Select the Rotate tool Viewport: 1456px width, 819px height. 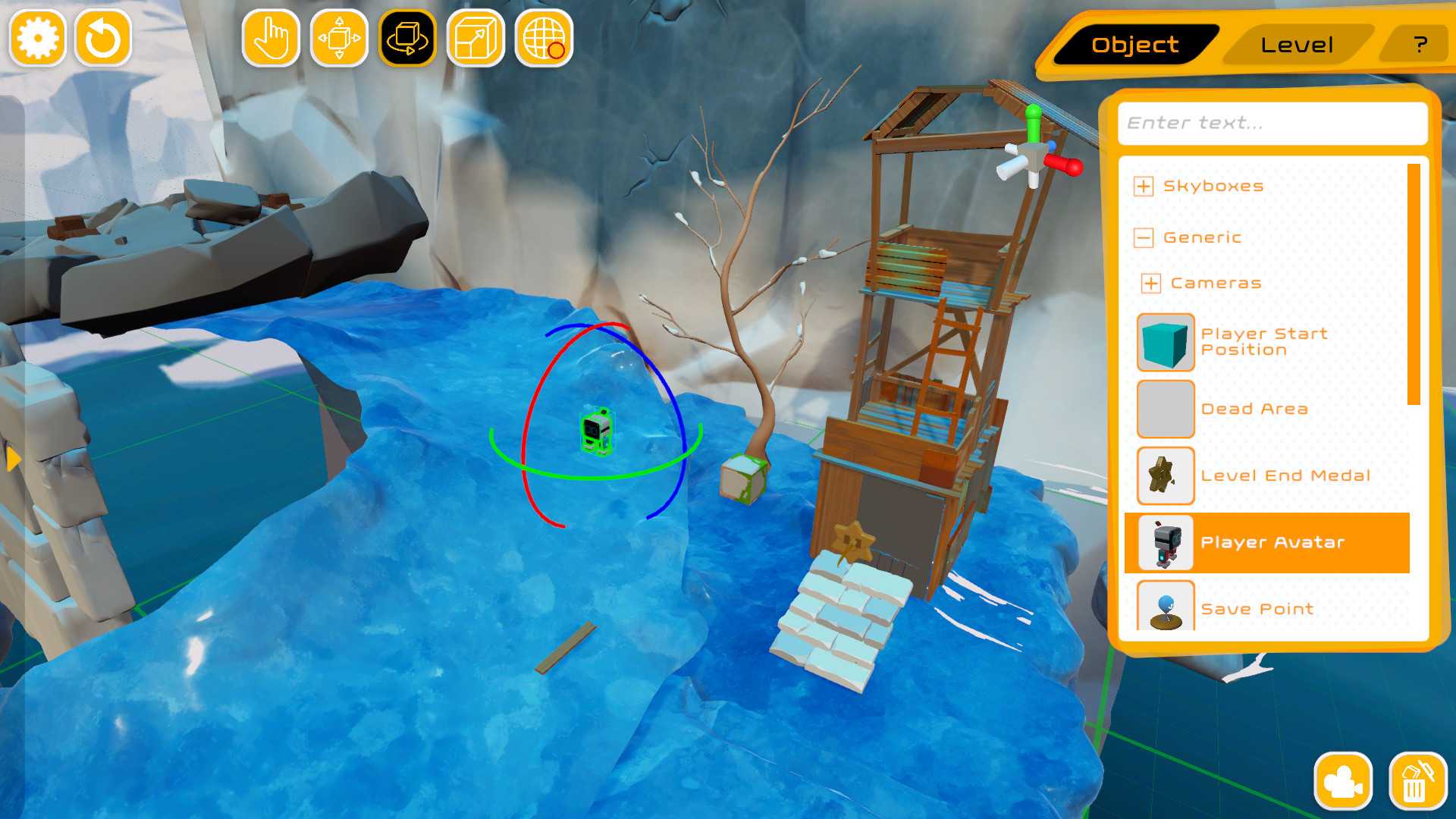[406, 39]
